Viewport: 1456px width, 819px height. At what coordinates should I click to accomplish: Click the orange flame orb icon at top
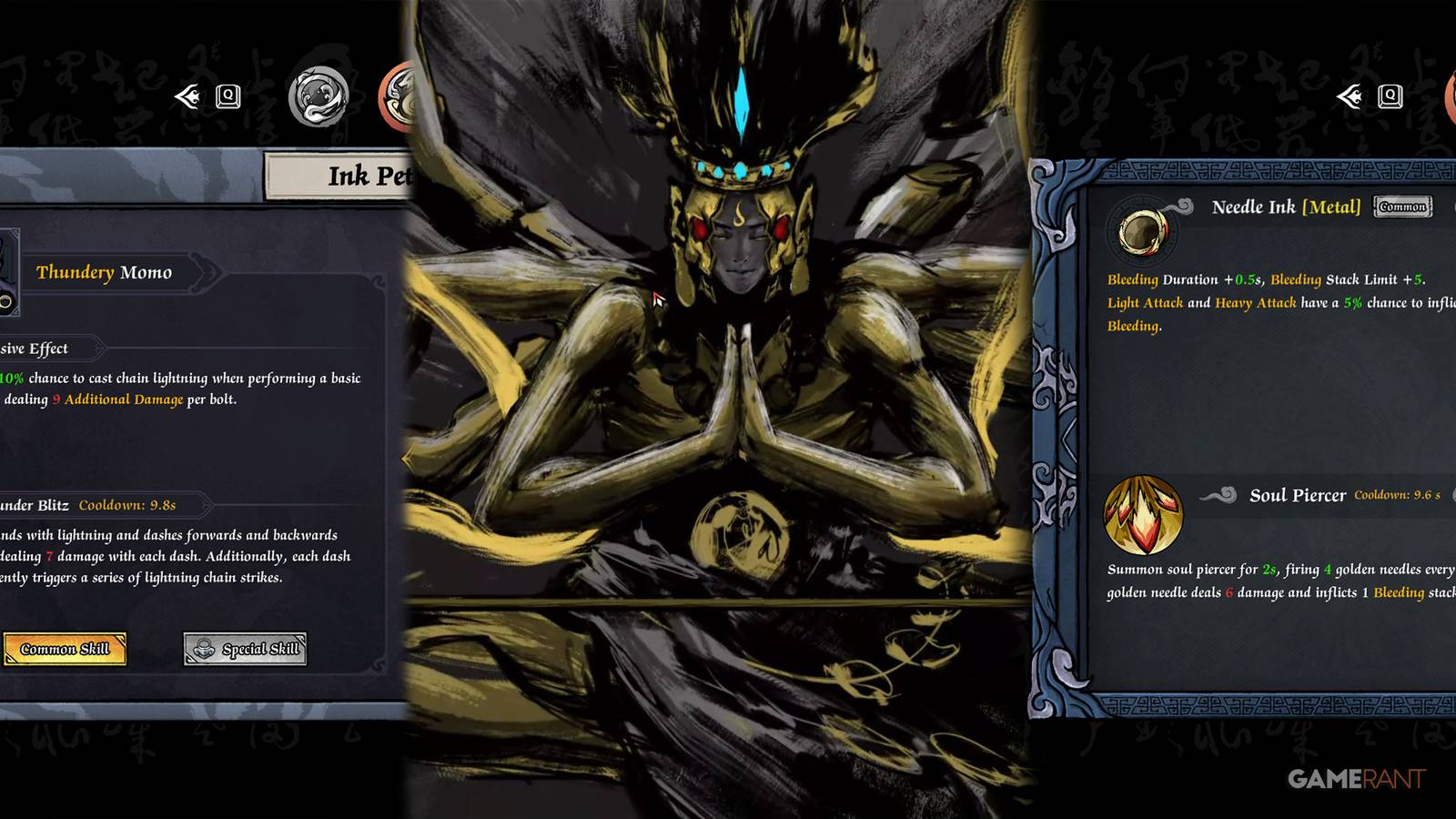(403, 94)
